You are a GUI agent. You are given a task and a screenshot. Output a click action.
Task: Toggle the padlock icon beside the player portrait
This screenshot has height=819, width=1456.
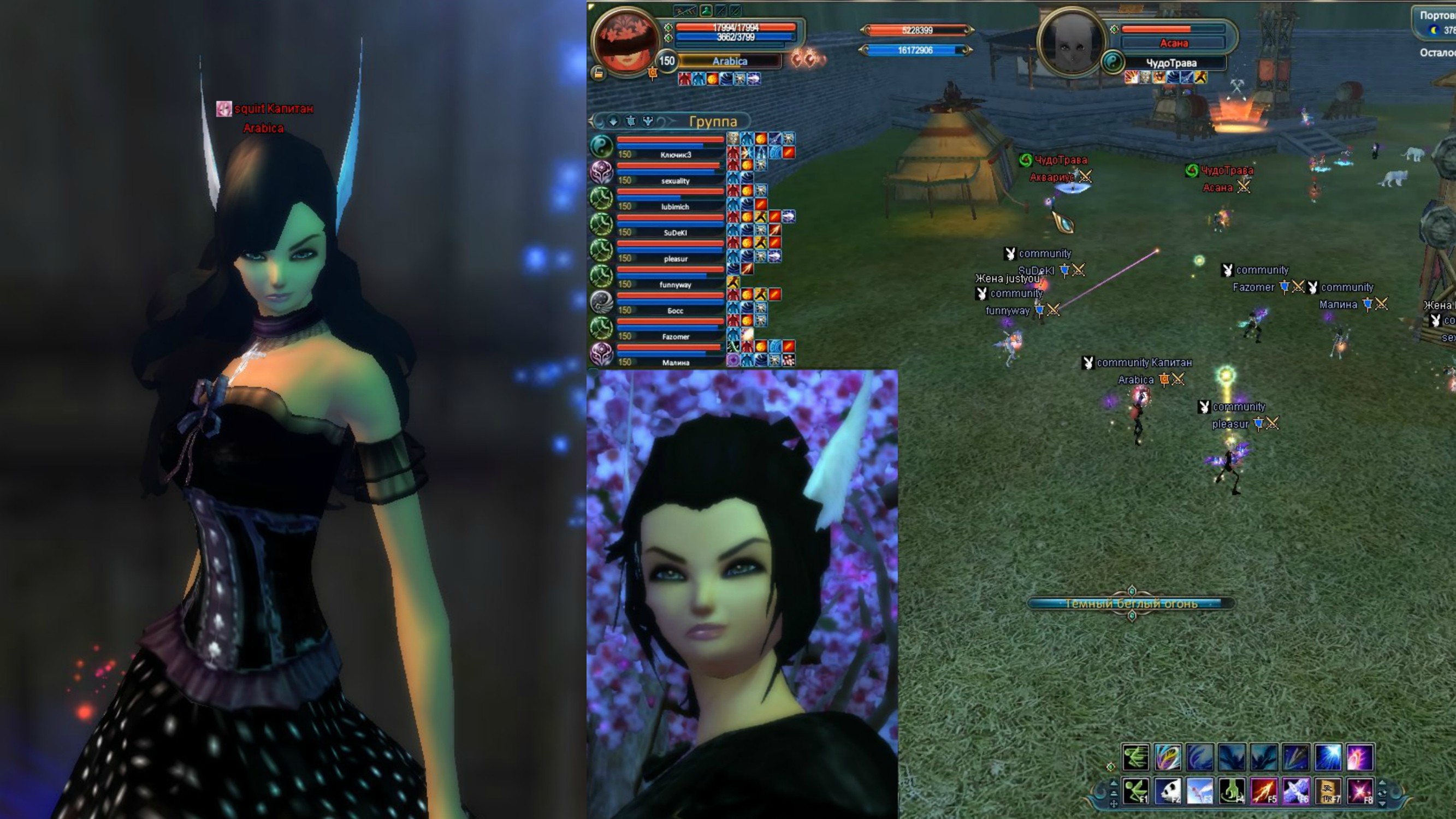[x=598, y=73]
